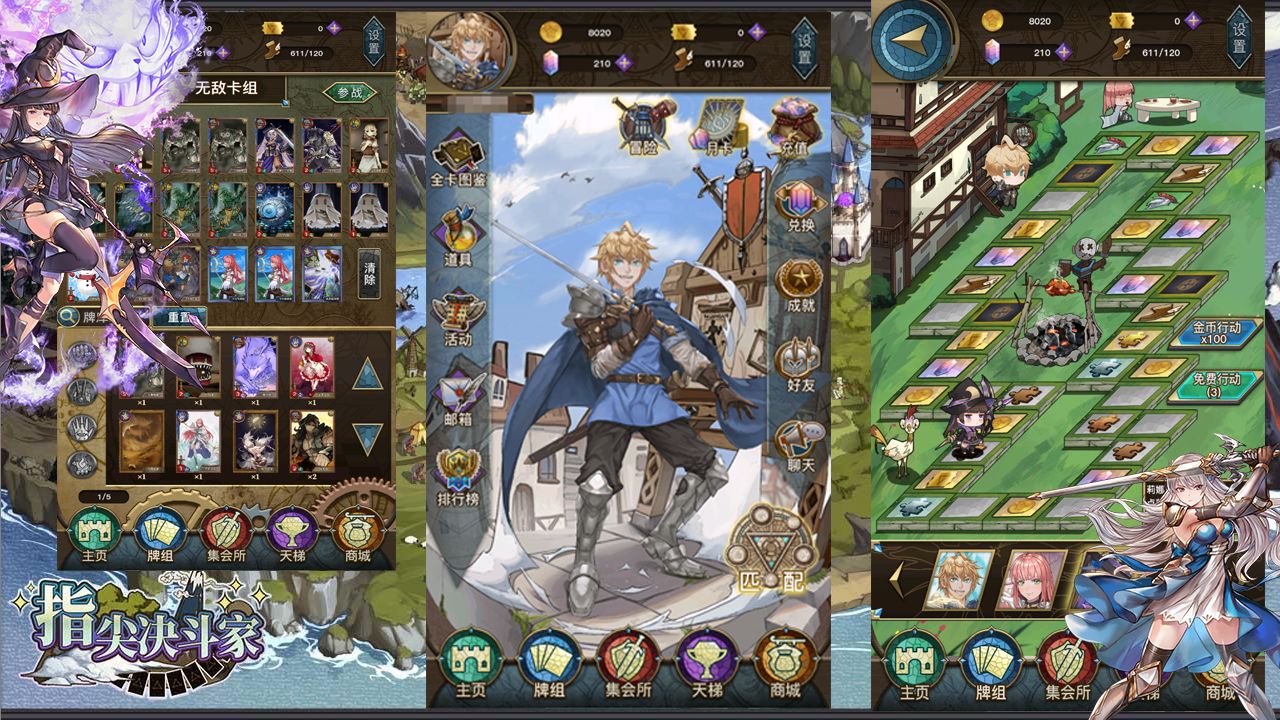This screenshot has height=720, width=1280.
Task: Open the 好友 friends list
Action: [x=799, y=362]
